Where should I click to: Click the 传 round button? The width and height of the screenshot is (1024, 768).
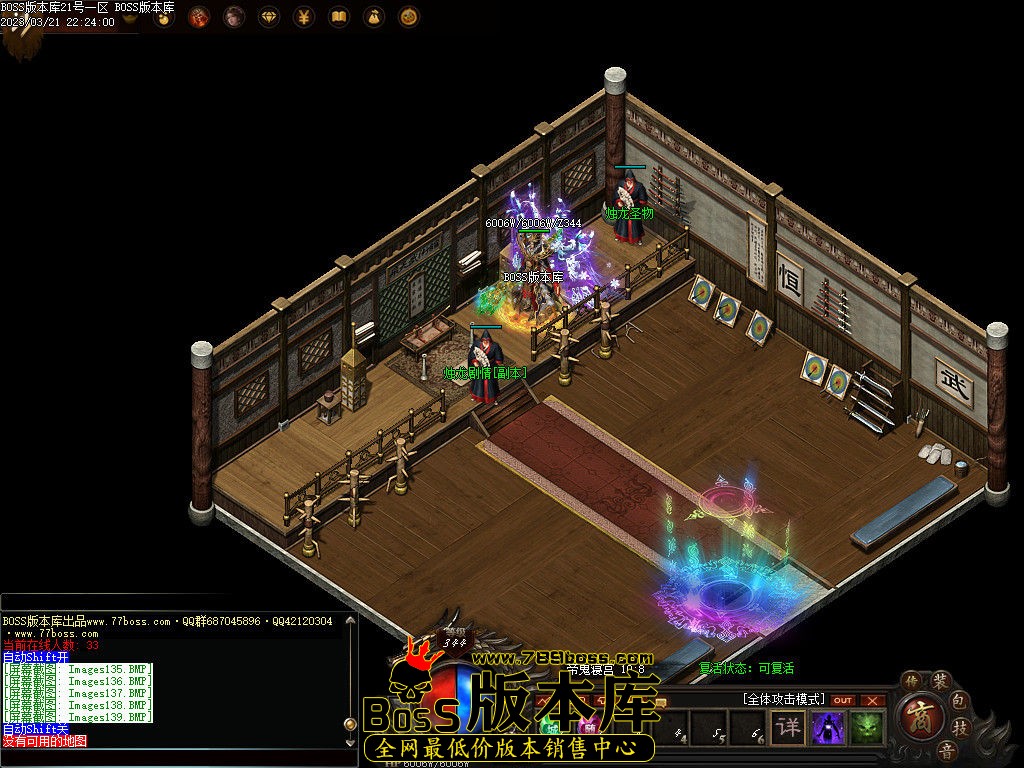point(911,682)
